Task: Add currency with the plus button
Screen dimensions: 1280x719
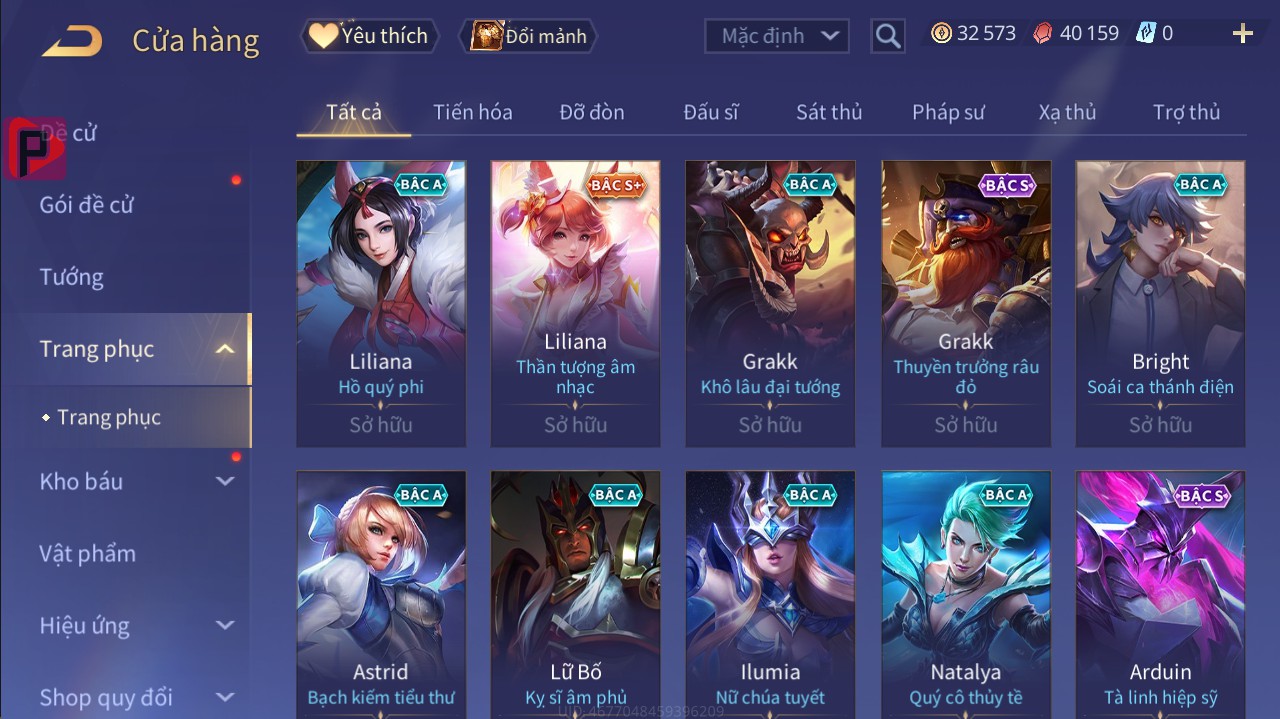Action: (x=1243, y=34)
